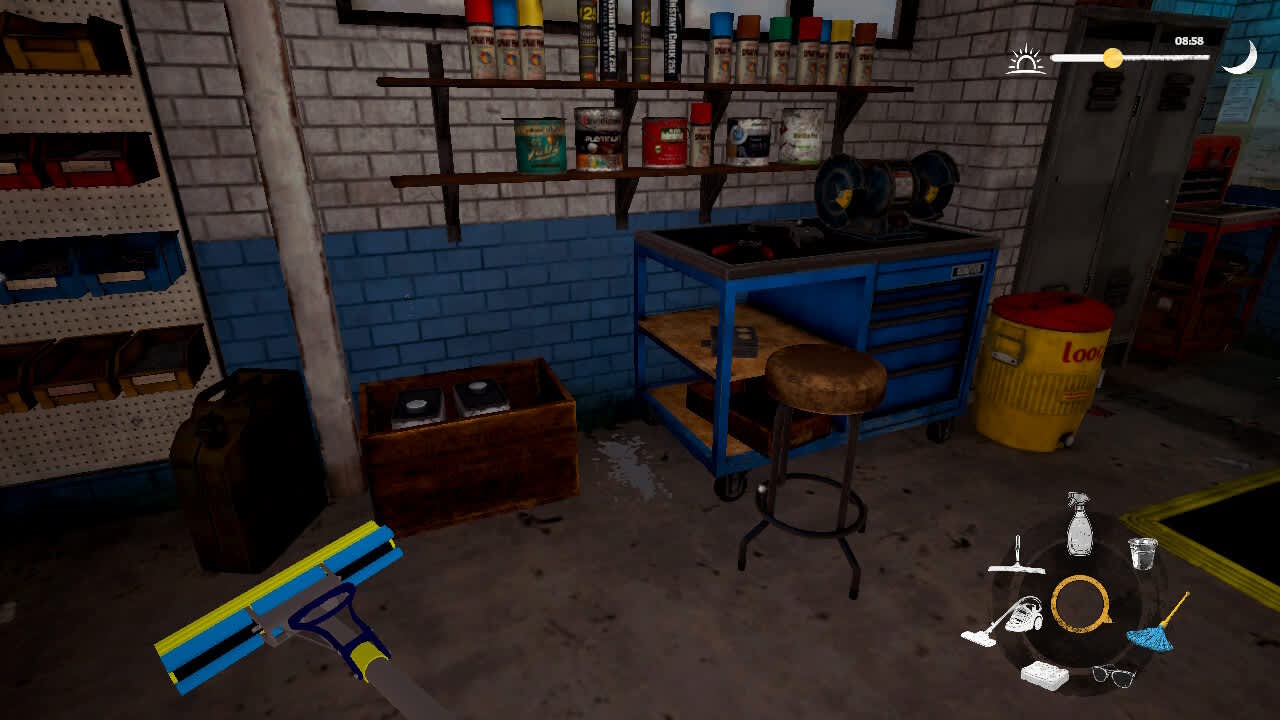
Task: Click the yellow time-of-day slider handle
Action: tap(1112, 57)
